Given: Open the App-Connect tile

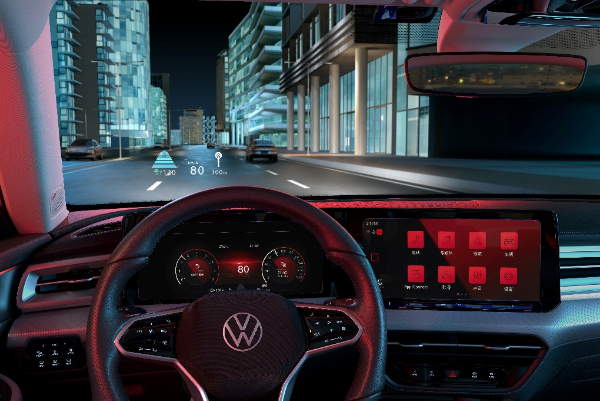Looking at the screenshot, I should (416, 273).
